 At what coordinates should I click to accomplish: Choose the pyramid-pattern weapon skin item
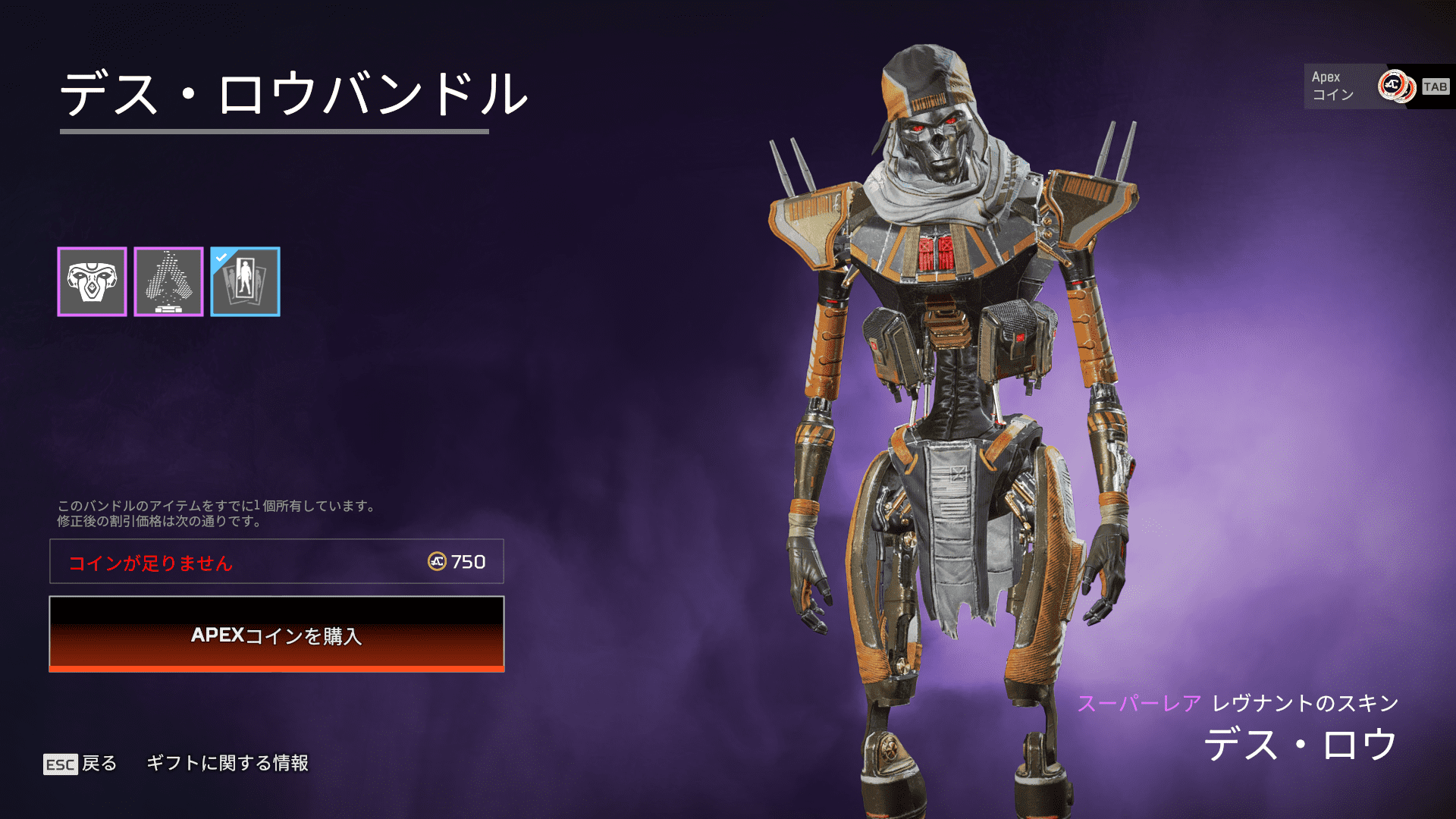pyautogui.click(x=168, y=281)
